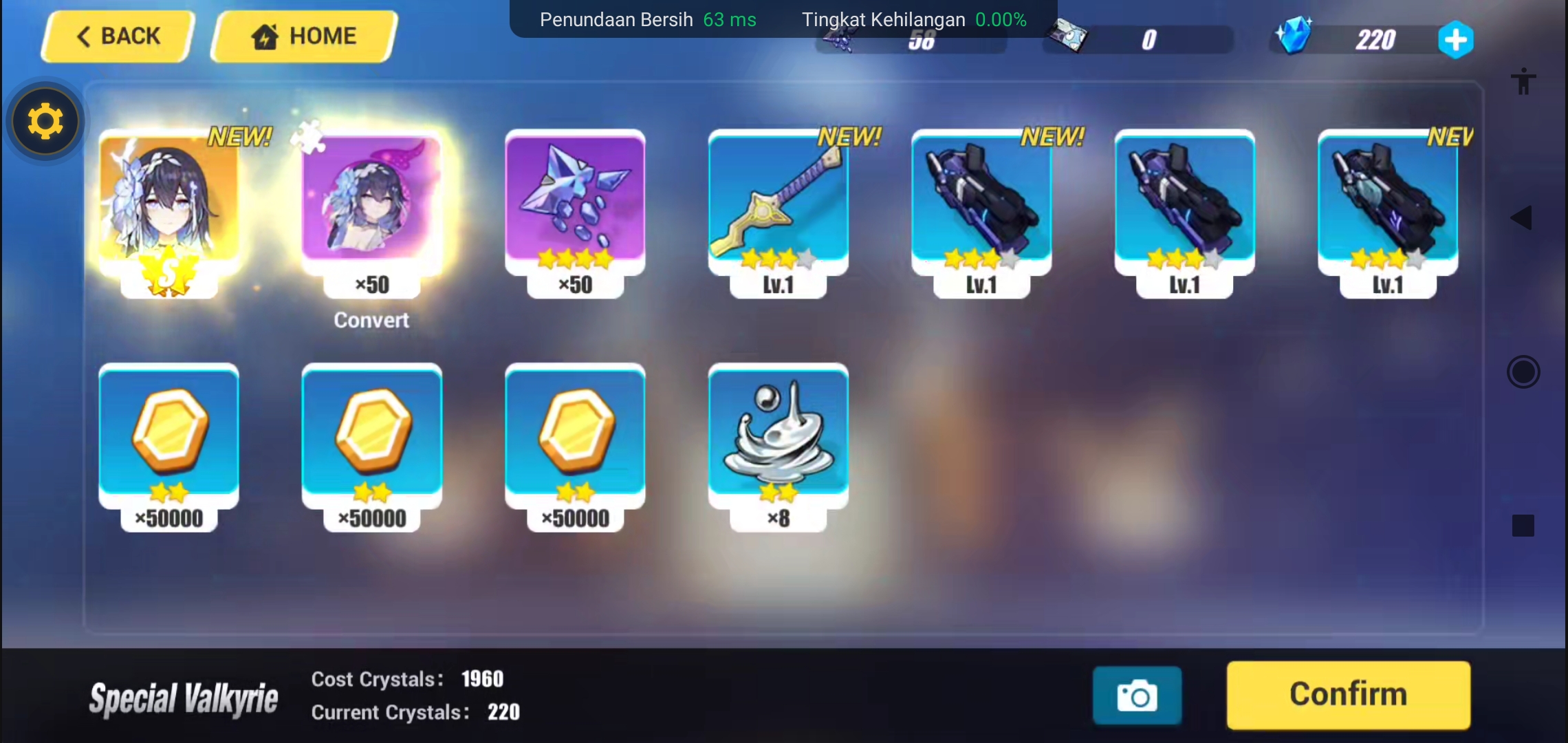
Task: Open the settings gear icon
Action: pyautogui.click(x=44, y=120)
